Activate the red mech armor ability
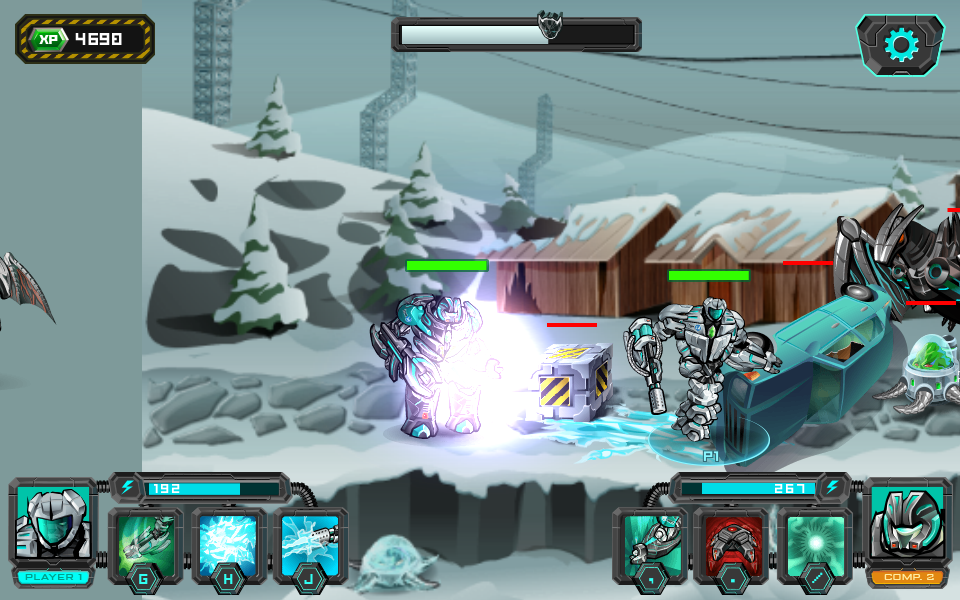 [731, 543]
